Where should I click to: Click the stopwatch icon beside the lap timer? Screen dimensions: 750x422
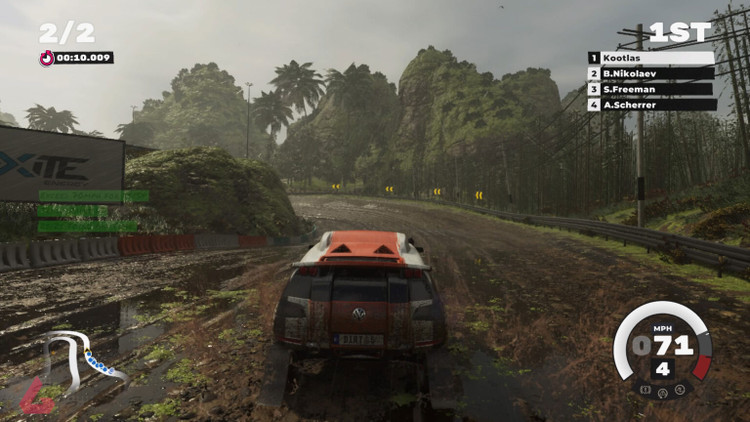pos(46,58)
